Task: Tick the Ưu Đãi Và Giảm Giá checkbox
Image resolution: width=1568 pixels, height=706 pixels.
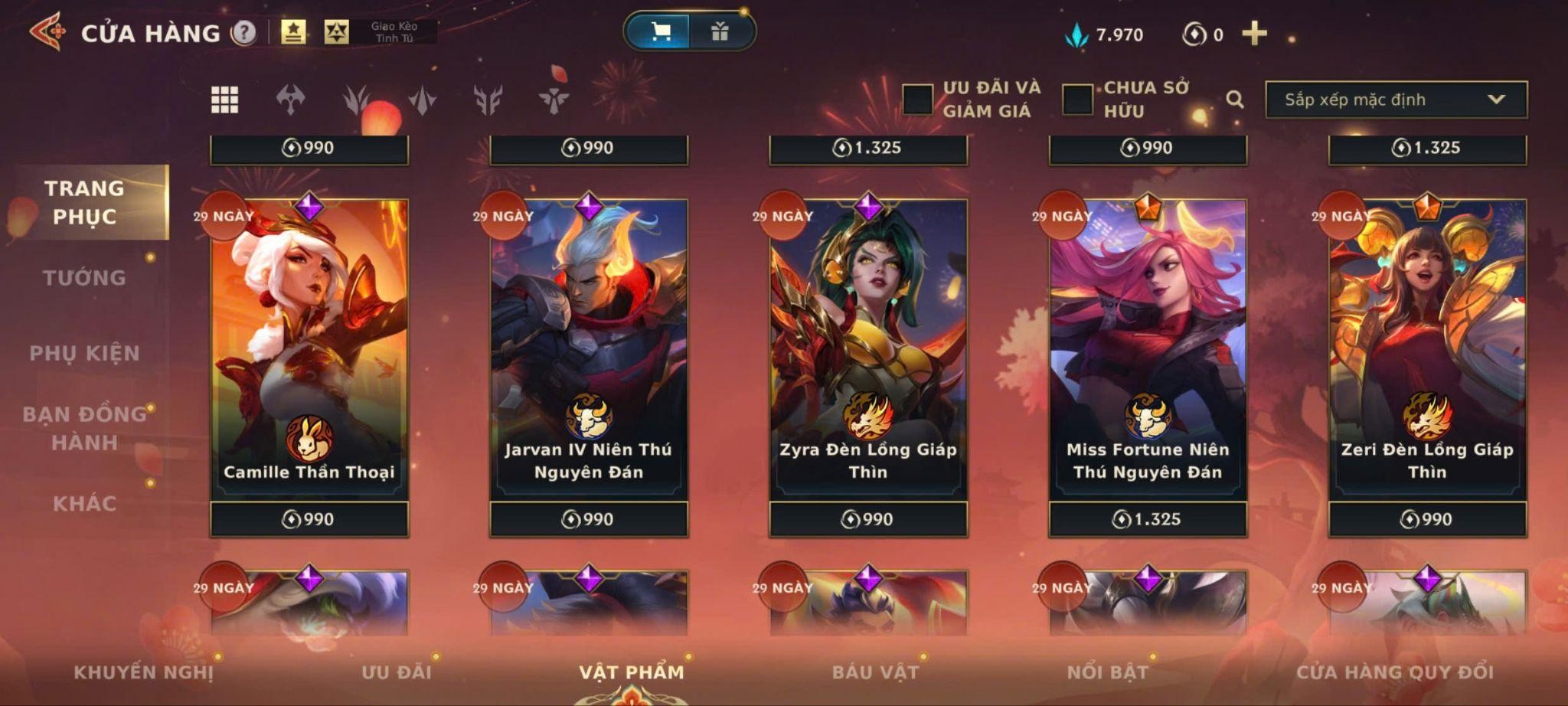Action: (917, 100)
